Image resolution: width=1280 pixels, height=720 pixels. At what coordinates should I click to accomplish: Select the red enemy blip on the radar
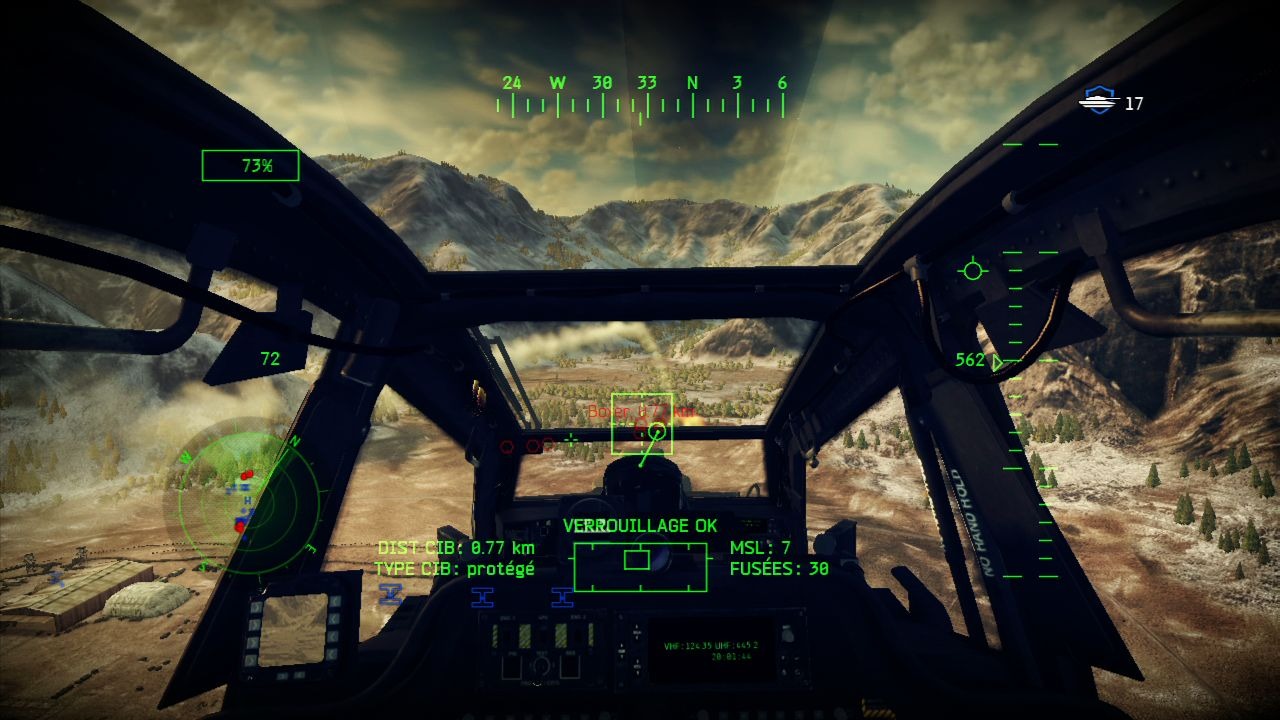[248, 475]
